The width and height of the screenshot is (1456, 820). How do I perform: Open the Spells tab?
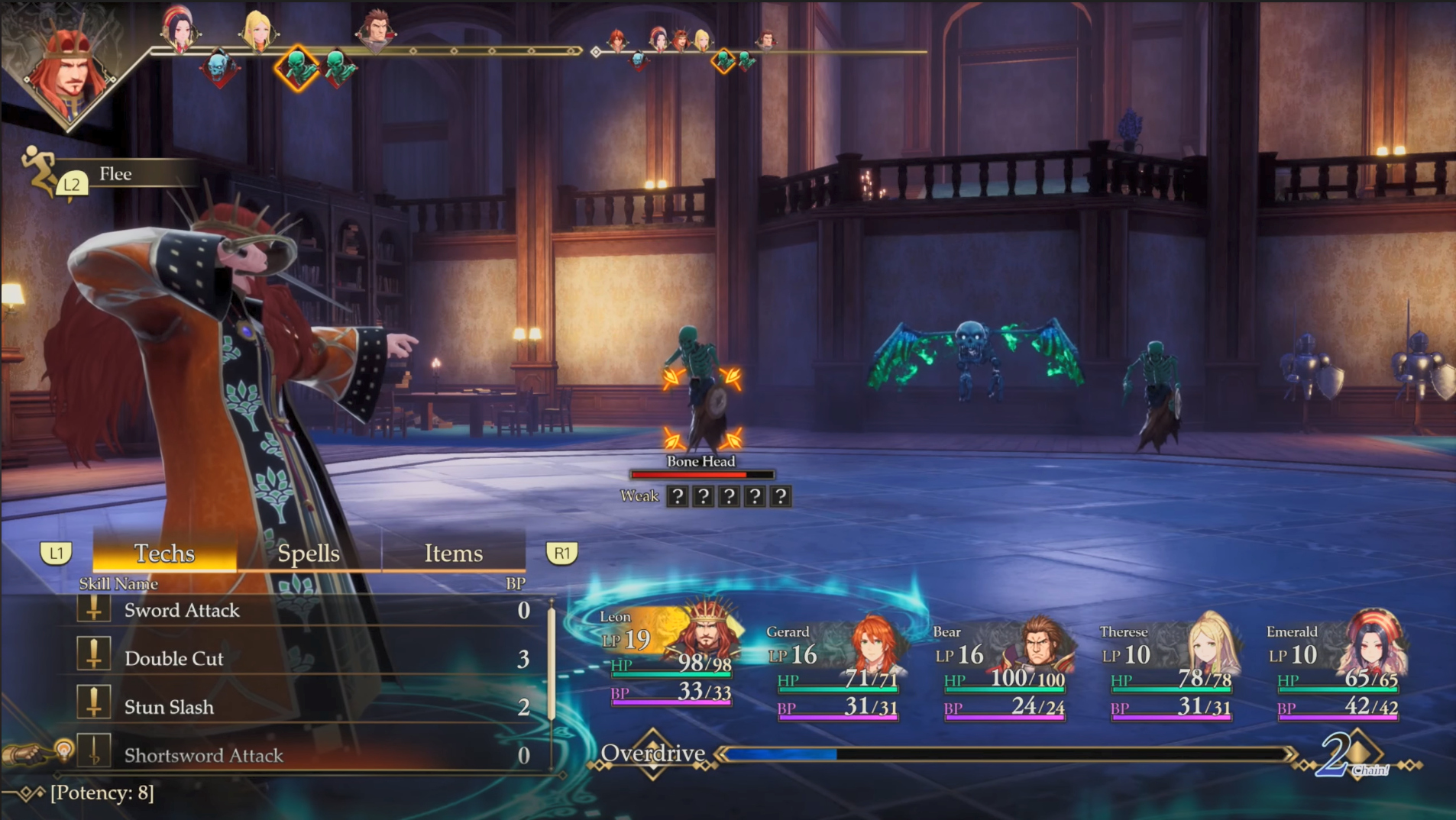click(x=309, y=553)
